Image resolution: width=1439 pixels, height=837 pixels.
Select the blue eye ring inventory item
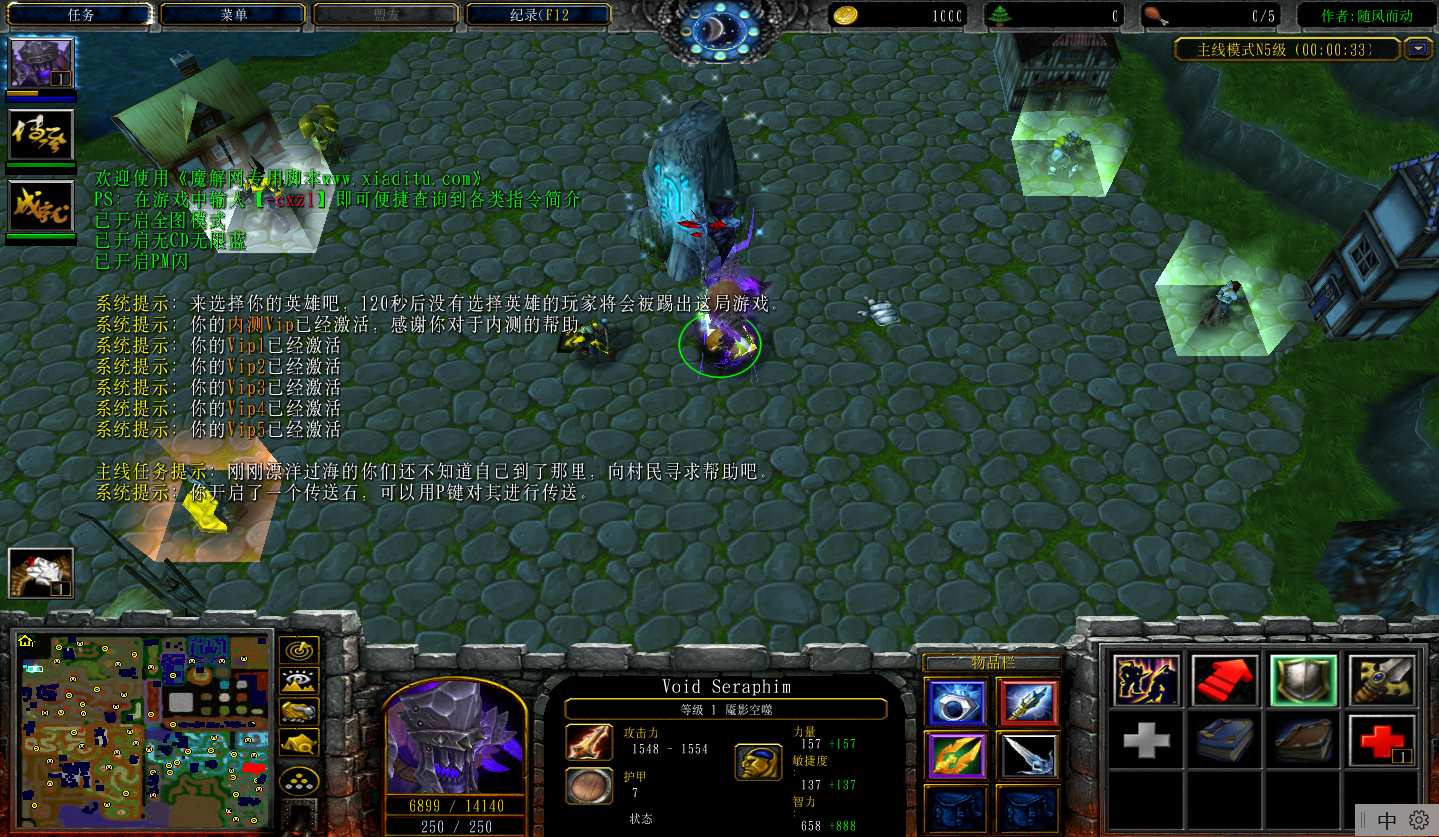[956, 703]
